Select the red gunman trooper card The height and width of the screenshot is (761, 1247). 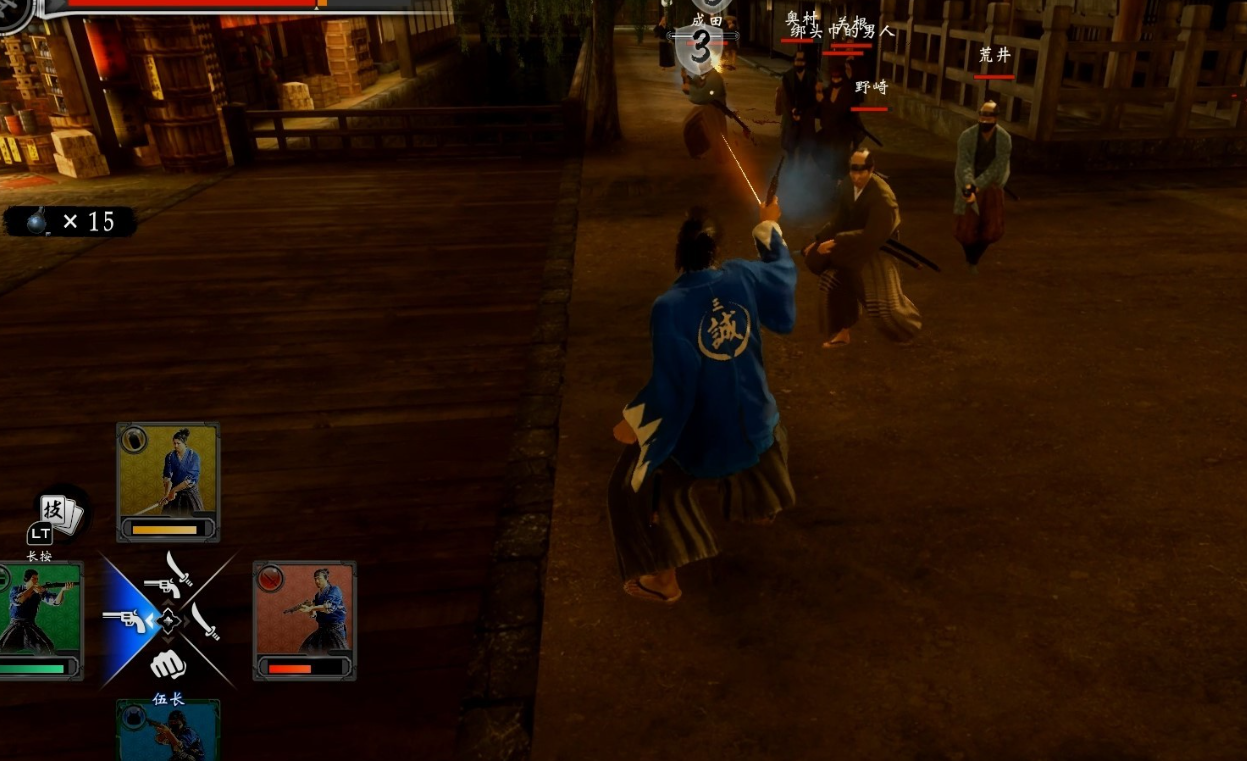[304, 620]
